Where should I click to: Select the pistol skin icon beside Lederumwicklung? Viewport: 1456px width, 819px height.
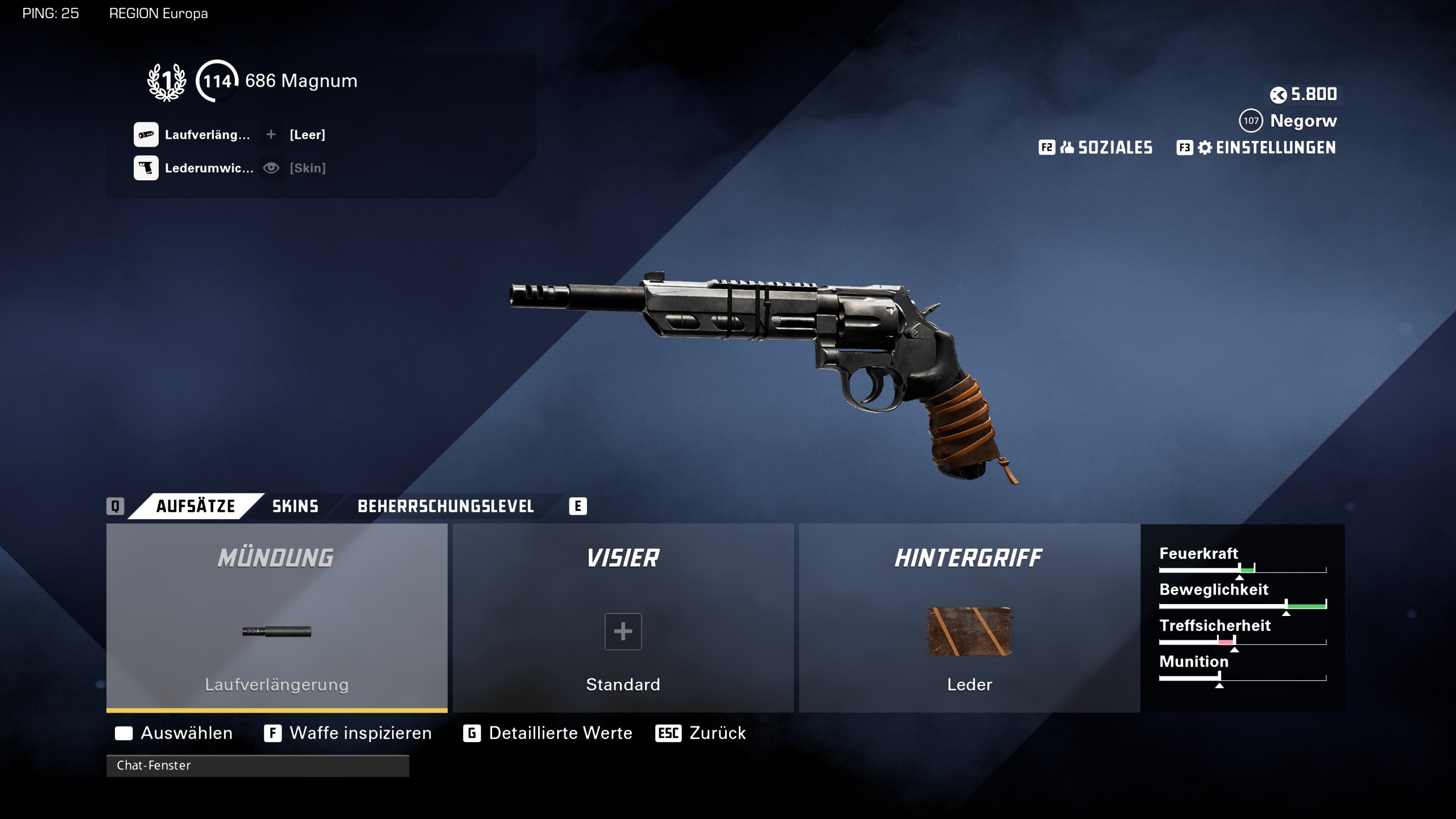coord(146,168)
